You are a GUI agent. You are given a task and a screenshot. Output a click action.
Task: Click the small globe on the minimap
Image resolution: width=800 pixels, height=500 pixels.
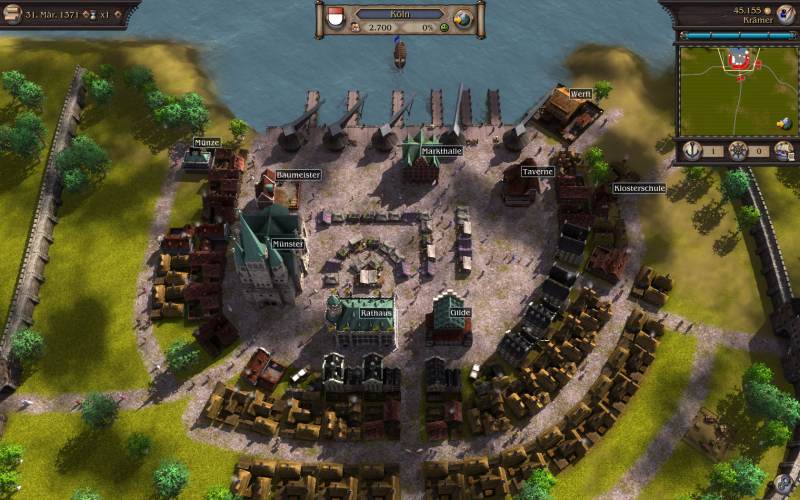click(x=785, y=123)
